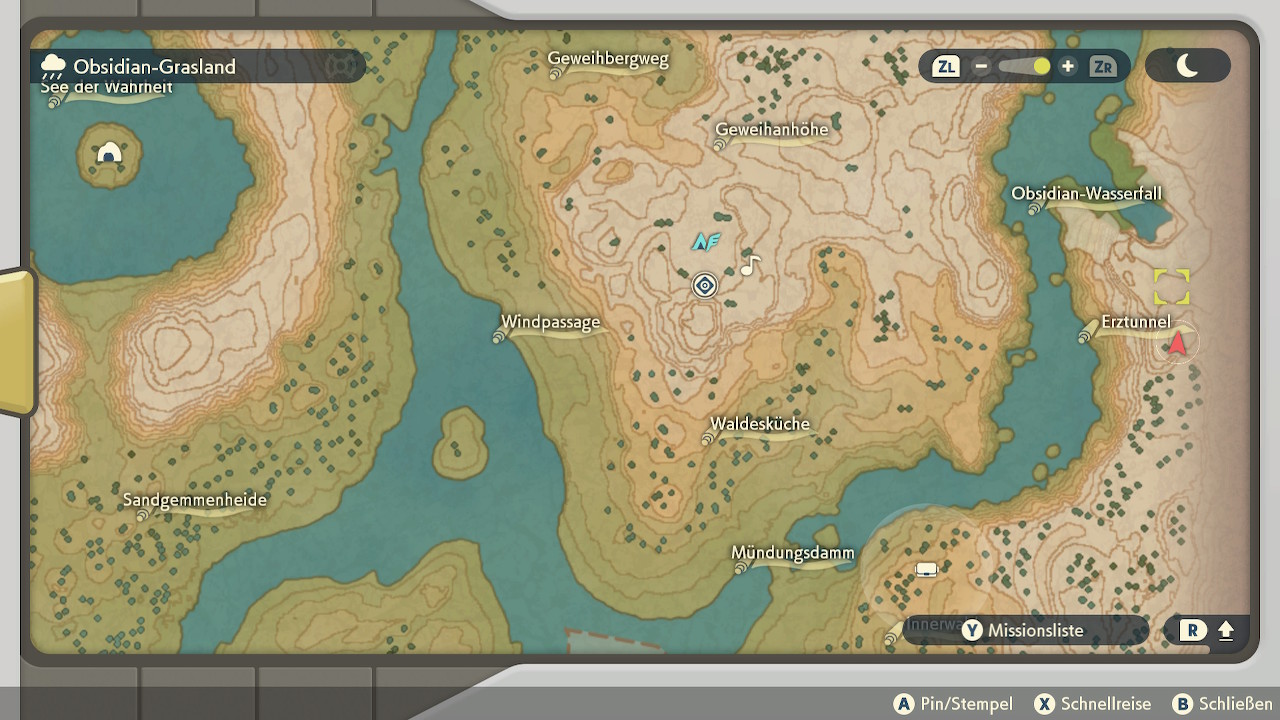Pick the Erztunnel location label
This screenshot has height=720, width=1280.
pos(1135,322)
